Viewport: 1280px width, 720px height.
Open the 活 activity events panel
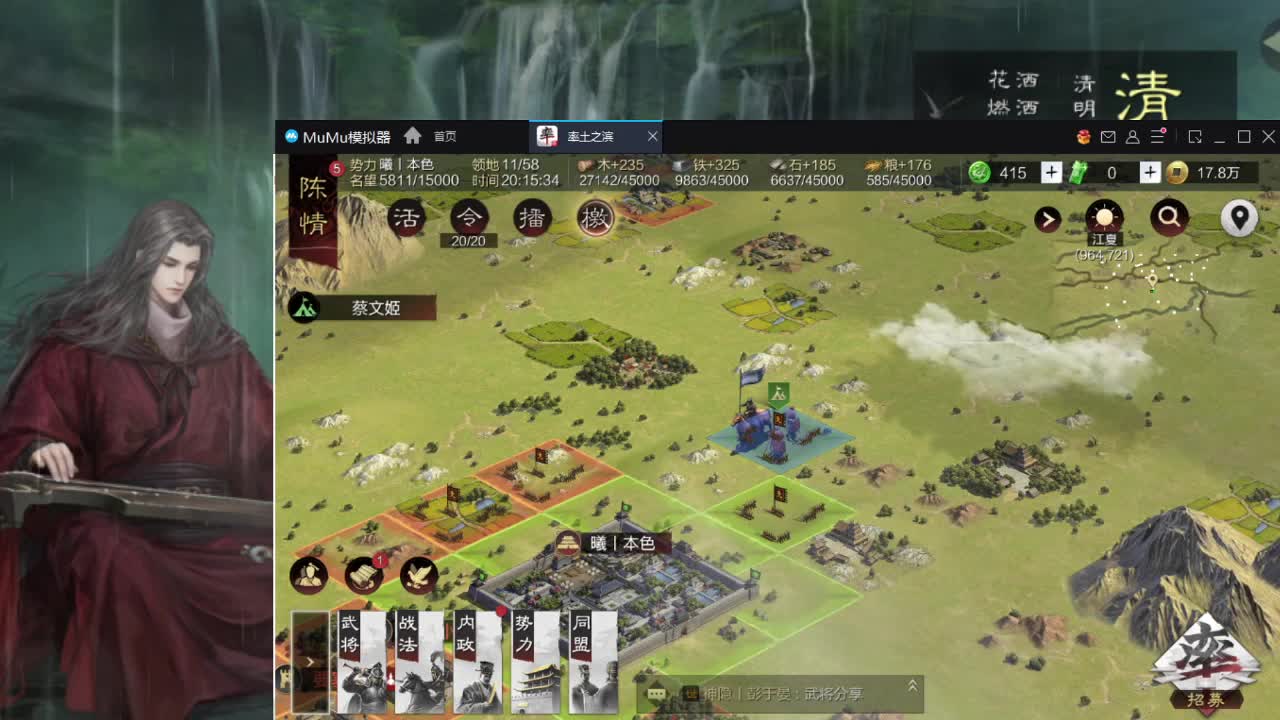click(x=405, y=217)
